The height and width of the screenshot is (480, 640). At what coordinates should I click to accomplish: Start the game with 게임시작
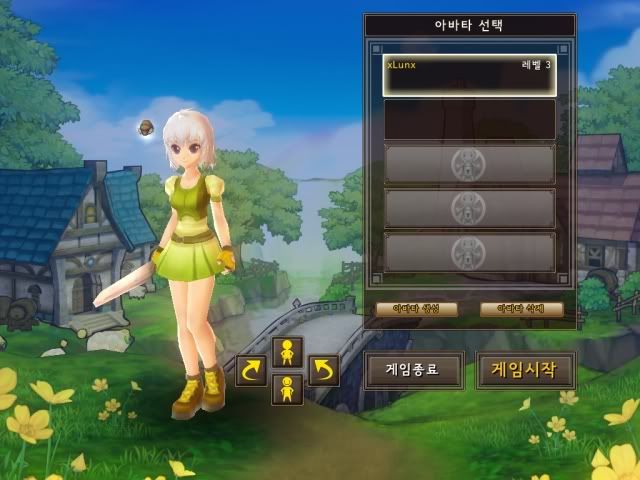pyautogui.click(x=525, y=369)
